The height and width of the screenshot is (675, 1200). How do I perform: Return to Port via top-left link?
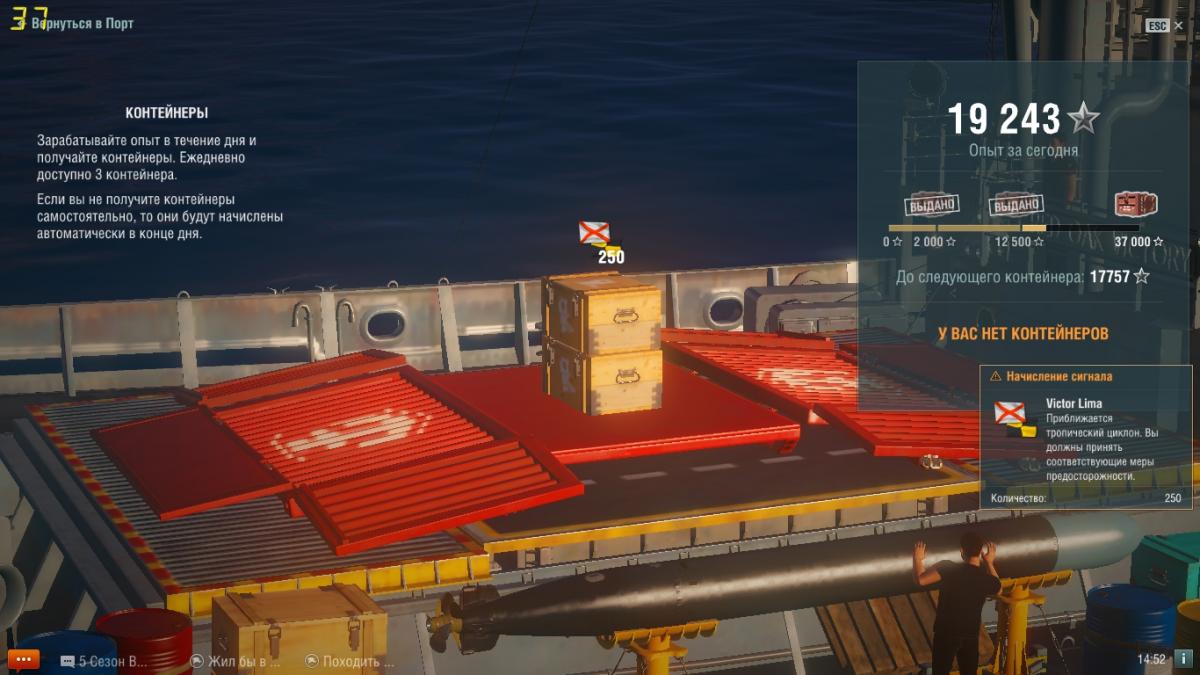click(x=82, y=23)
